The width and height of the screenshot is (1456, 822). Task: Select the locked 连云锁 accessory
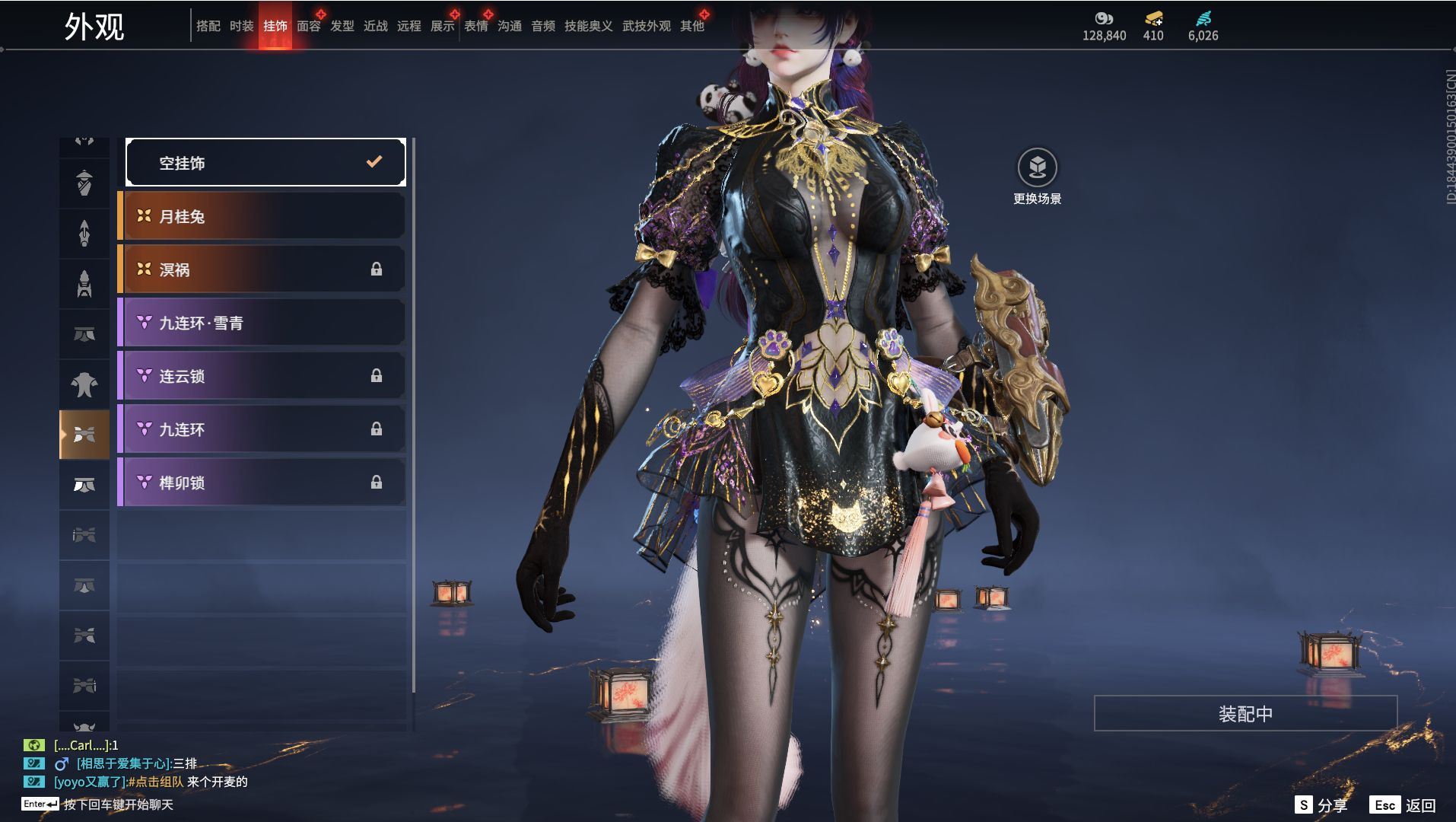click(262, 376)
